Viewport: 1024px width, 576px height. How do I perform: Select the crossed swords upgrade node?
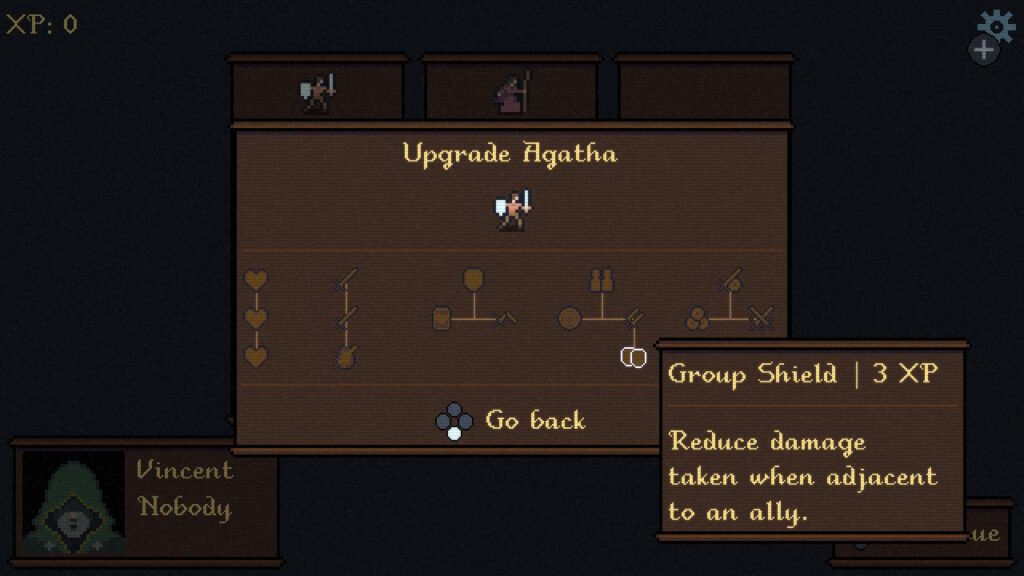[x=763, y=319]
